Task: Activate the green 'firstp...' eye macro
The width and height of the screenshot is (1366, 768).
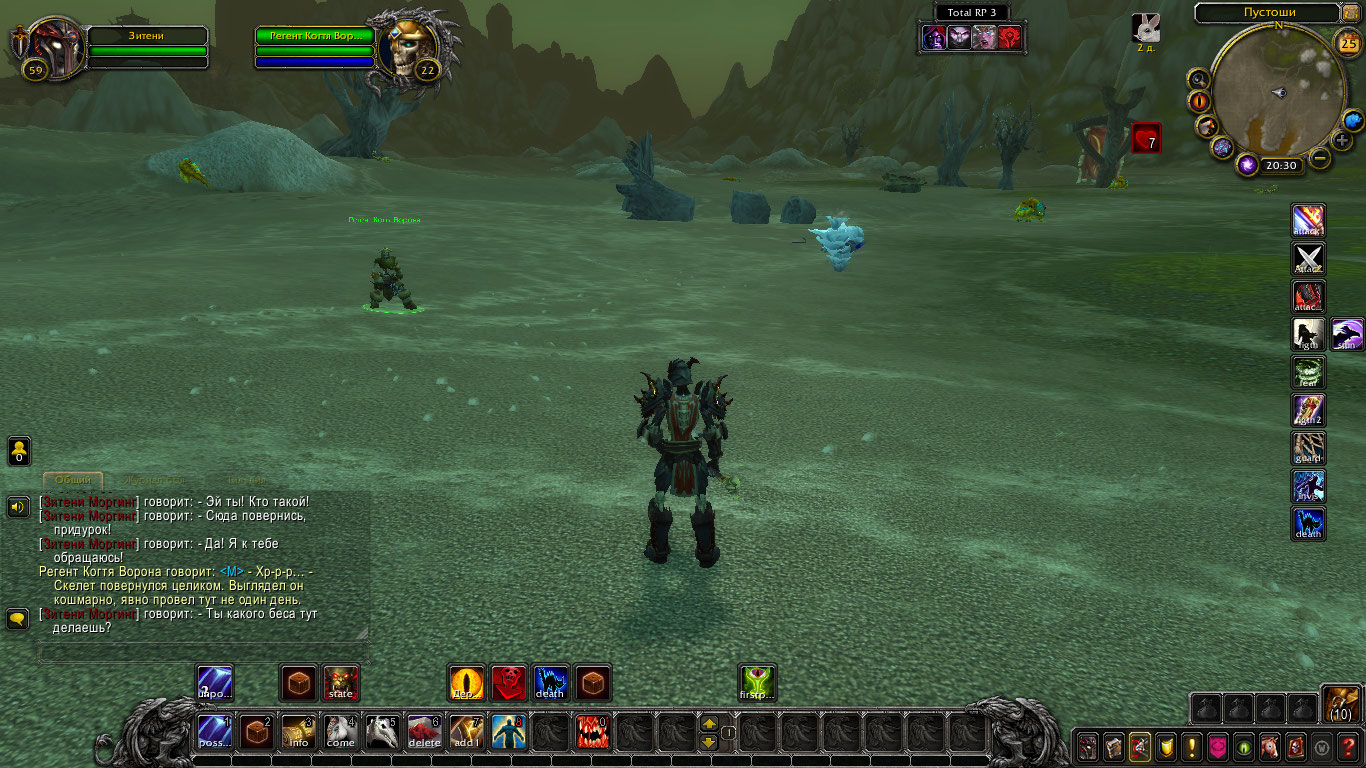Action: [757, 683]
